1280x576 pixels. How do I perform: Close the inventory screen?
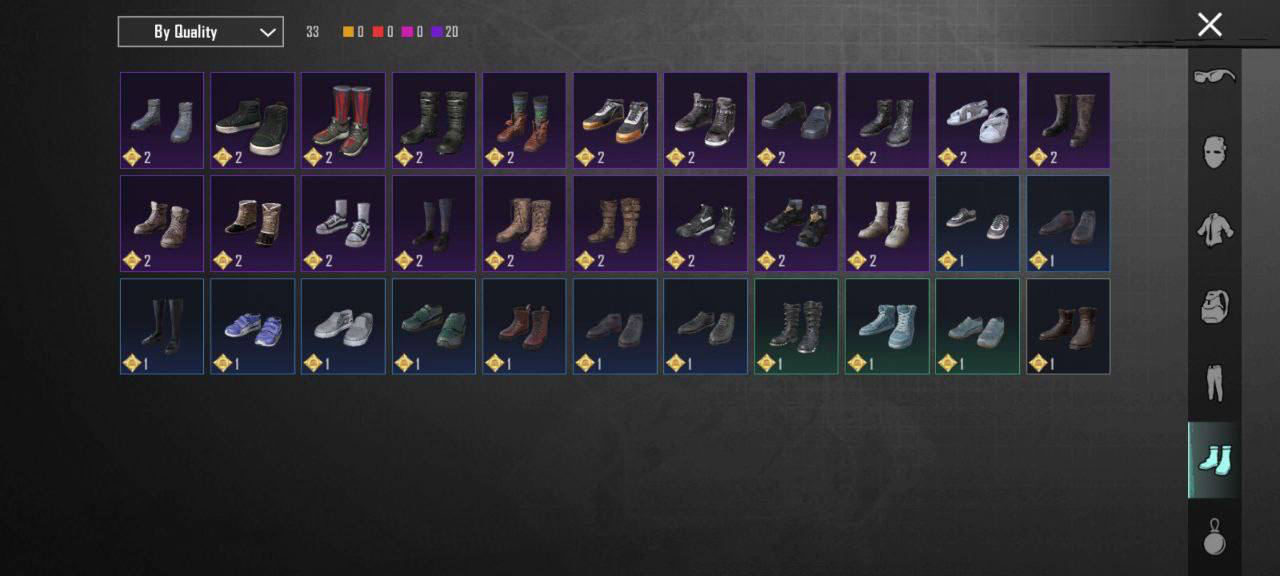click(1210, 25)
